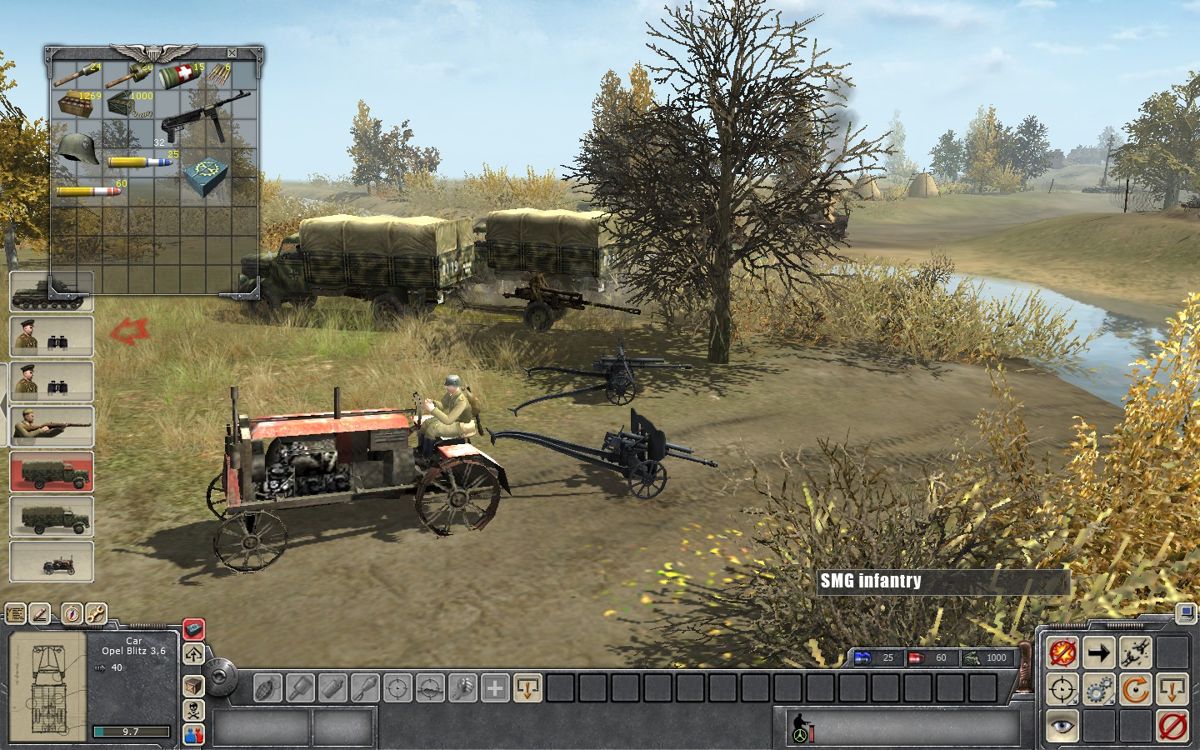The height and width of the screenshot is (750, 1200).
Task: Toggle the red inventory box button
Action: pyautogui.click(x=194, y=629)
